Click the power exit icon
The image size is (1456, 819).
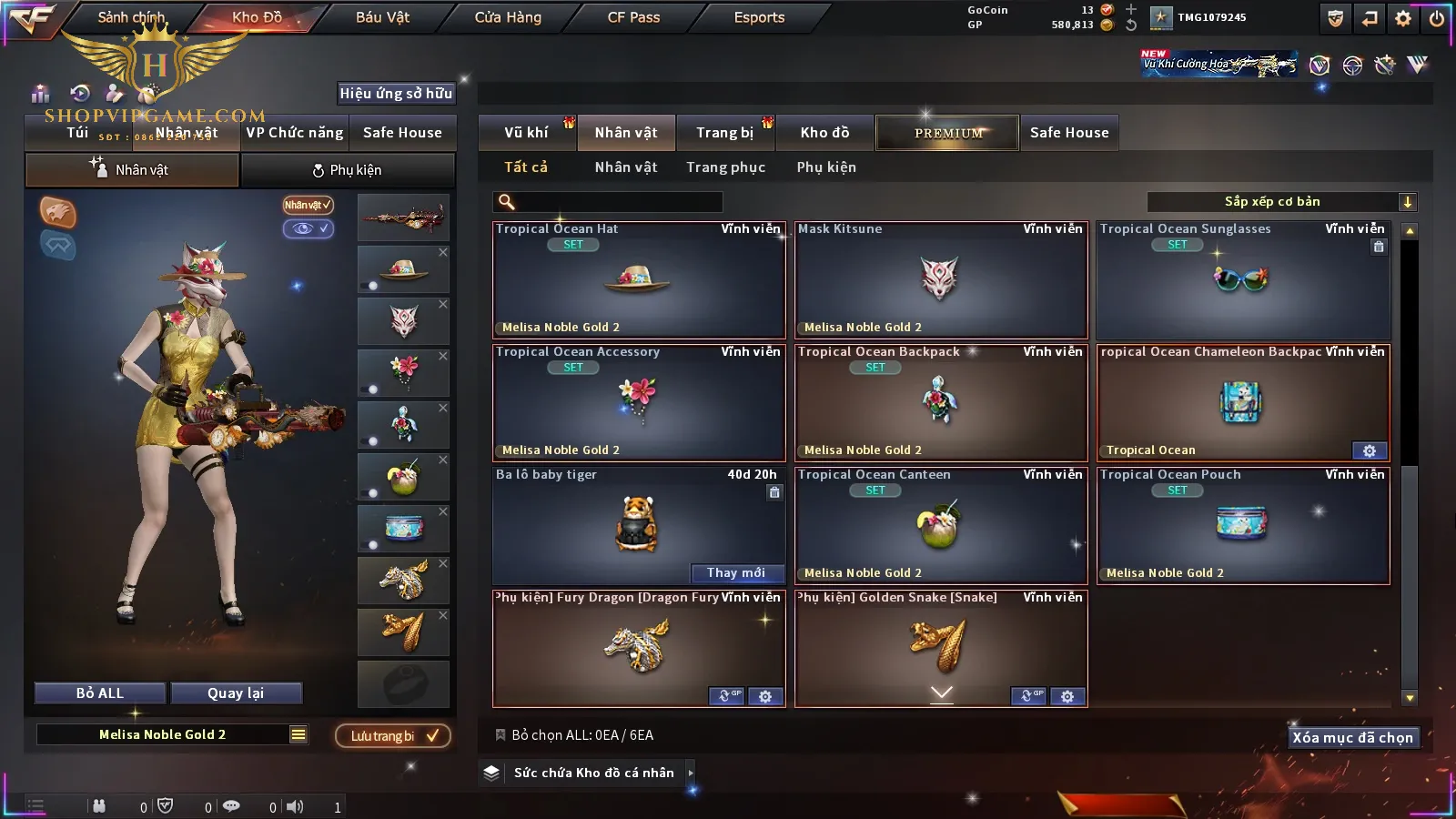(1437, 17)
